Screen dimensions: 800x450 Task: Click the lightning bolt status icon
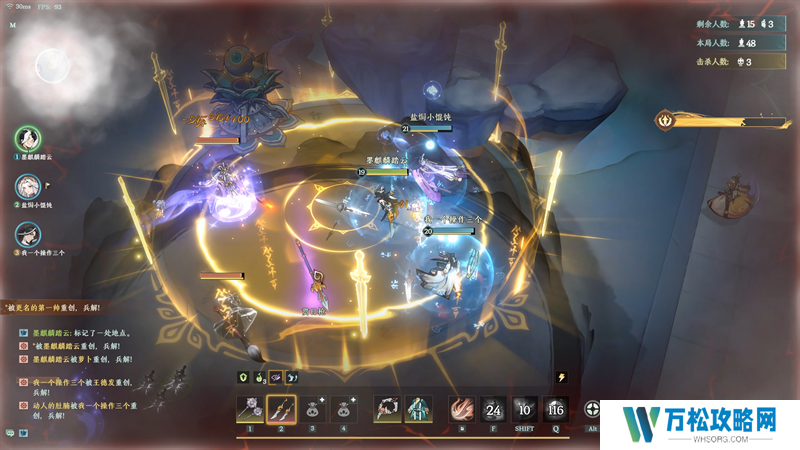(x=562, y=377)
